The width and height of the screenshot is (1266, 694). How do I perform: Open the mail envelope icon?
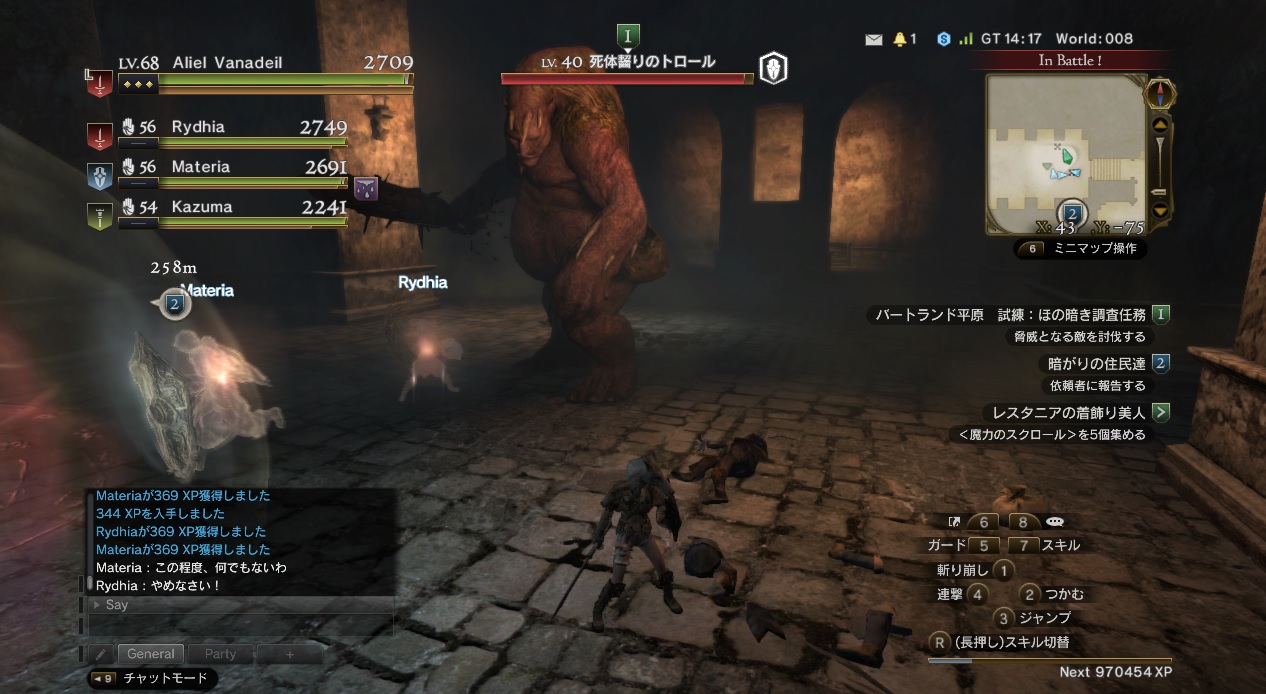tap(874, 39)
